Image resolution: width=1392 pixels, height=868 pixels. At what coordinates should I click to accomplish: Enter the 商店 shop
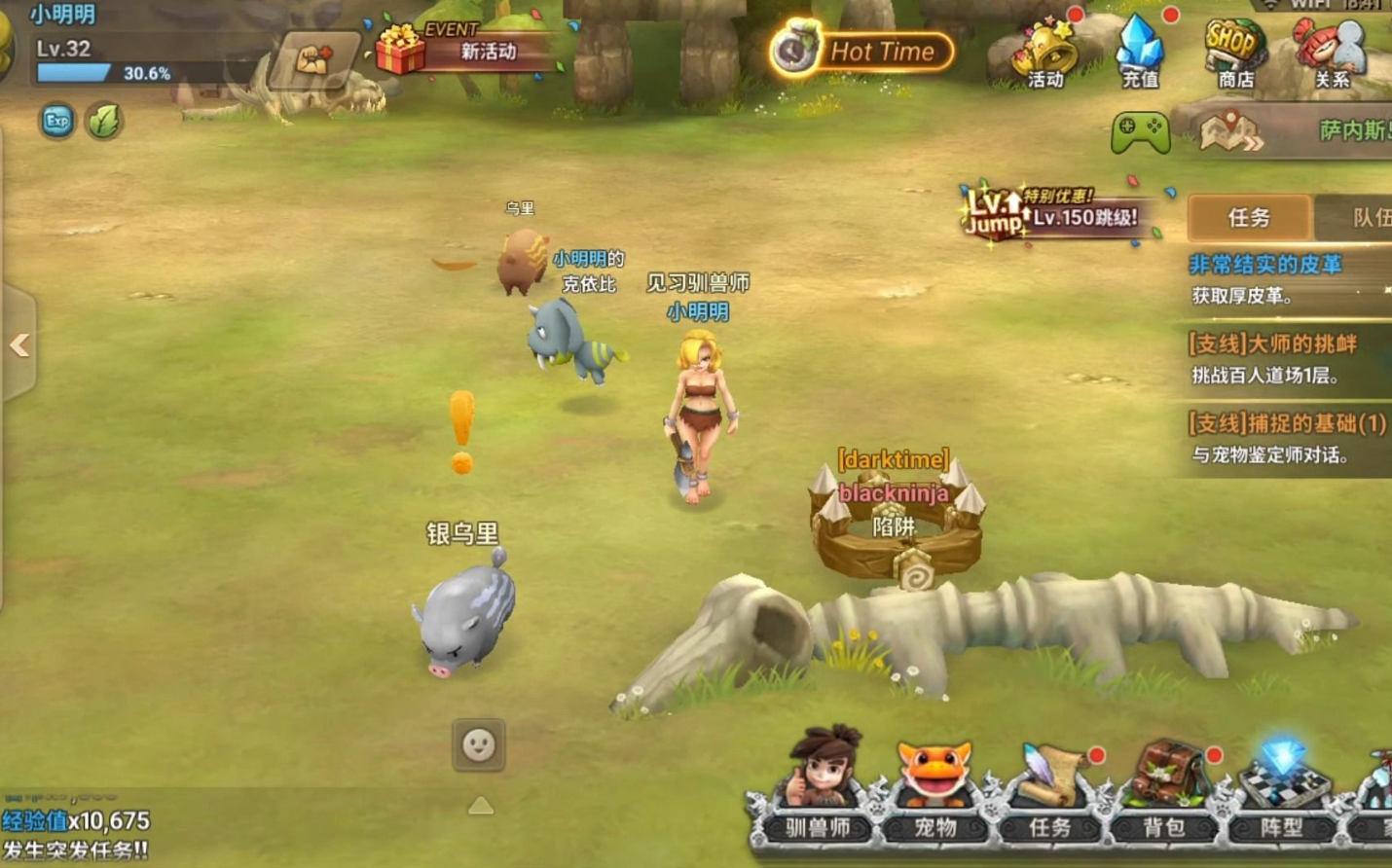pyautogui.click(x=1234, y=53)
